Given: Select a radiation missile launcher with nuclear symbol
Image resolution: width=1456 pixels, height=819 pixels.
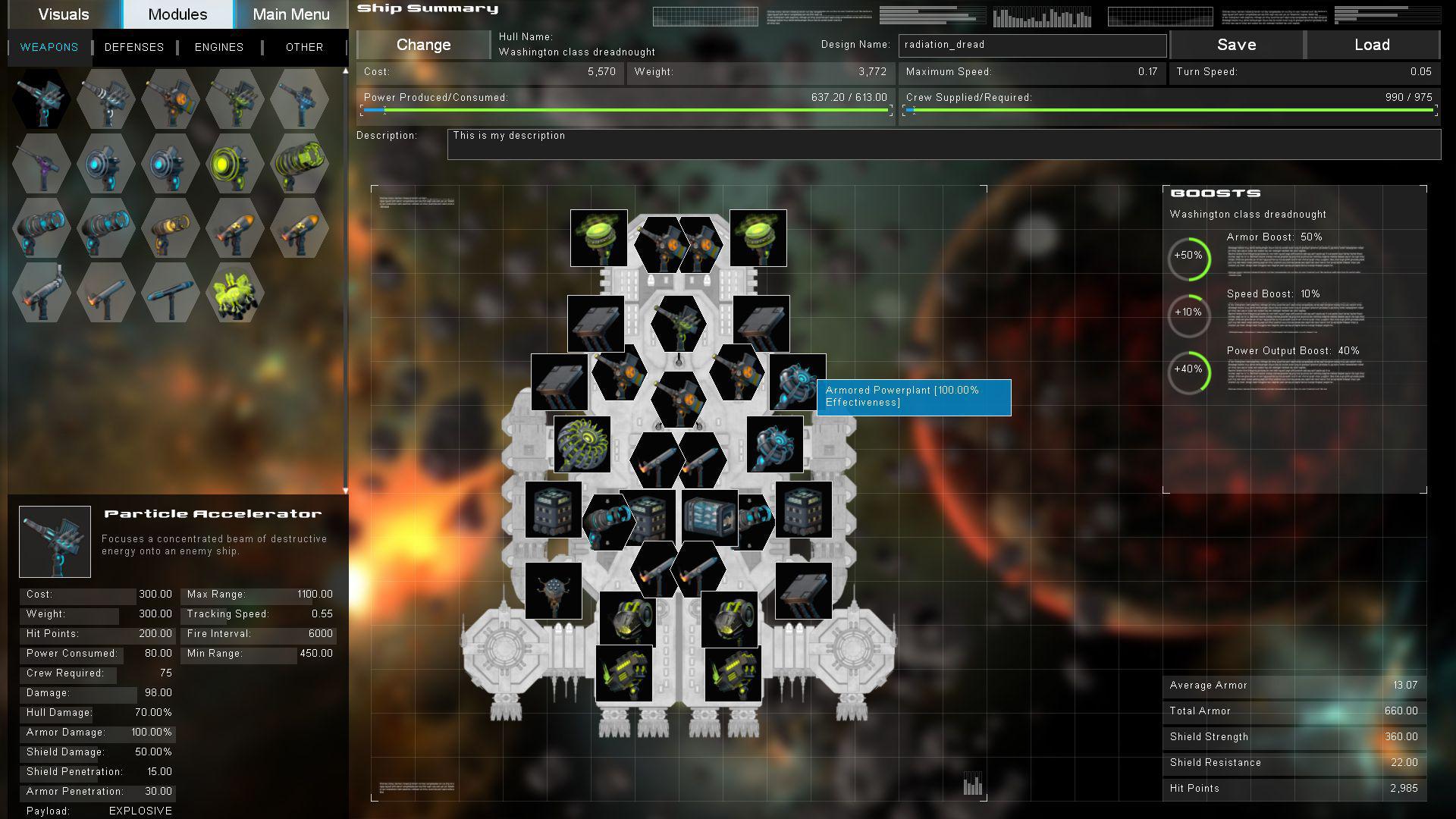Looking at the screenshot, I should pos(235,227).
